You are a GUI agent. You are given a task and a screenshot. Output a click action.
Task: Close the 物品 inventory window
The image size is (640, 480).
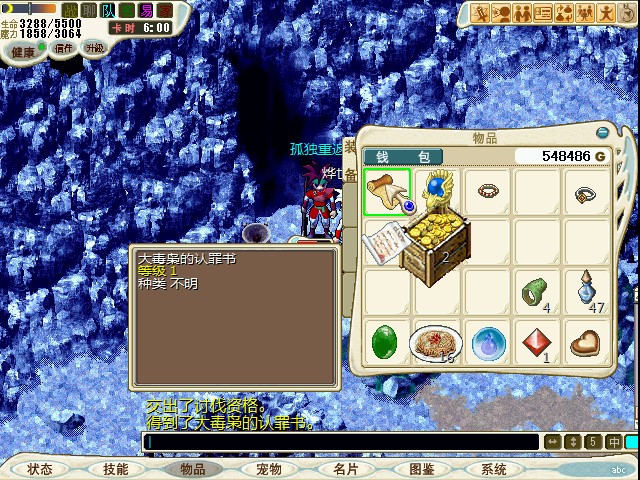(601, 132)
